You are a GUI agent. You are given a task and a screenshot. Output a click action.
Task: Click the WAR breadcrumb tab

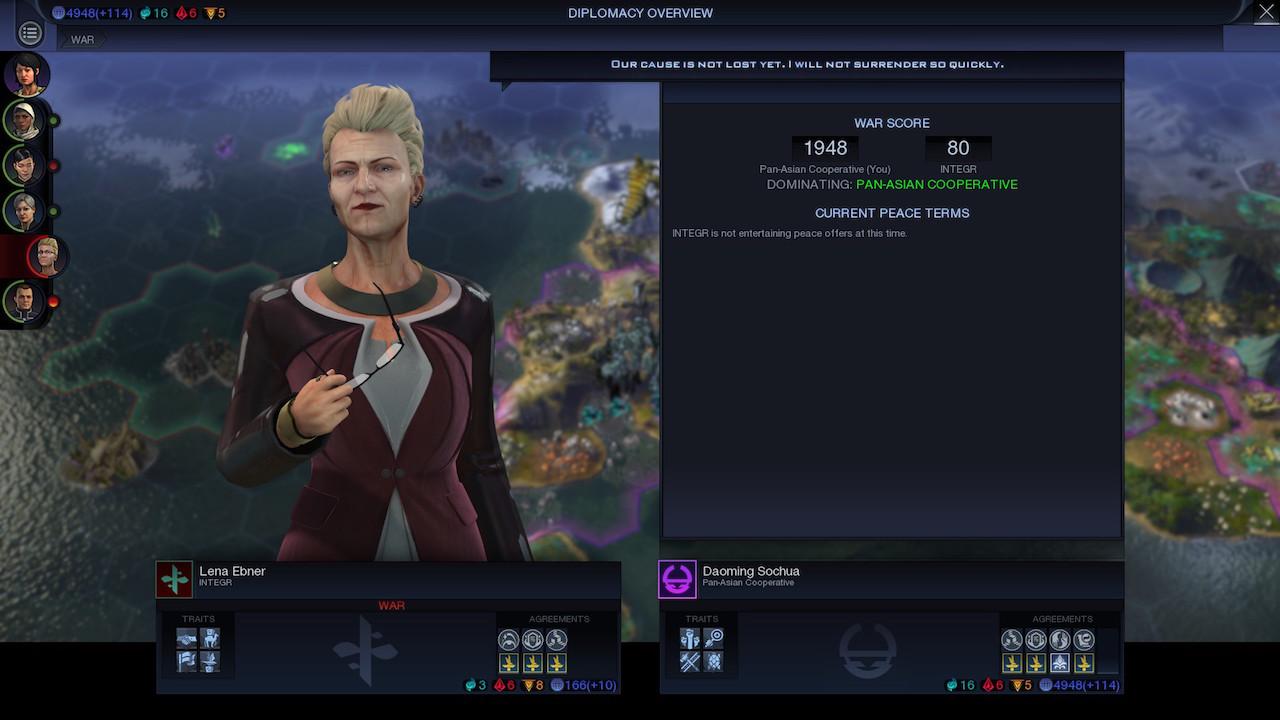pyautogui.click(x=83, y=40)
